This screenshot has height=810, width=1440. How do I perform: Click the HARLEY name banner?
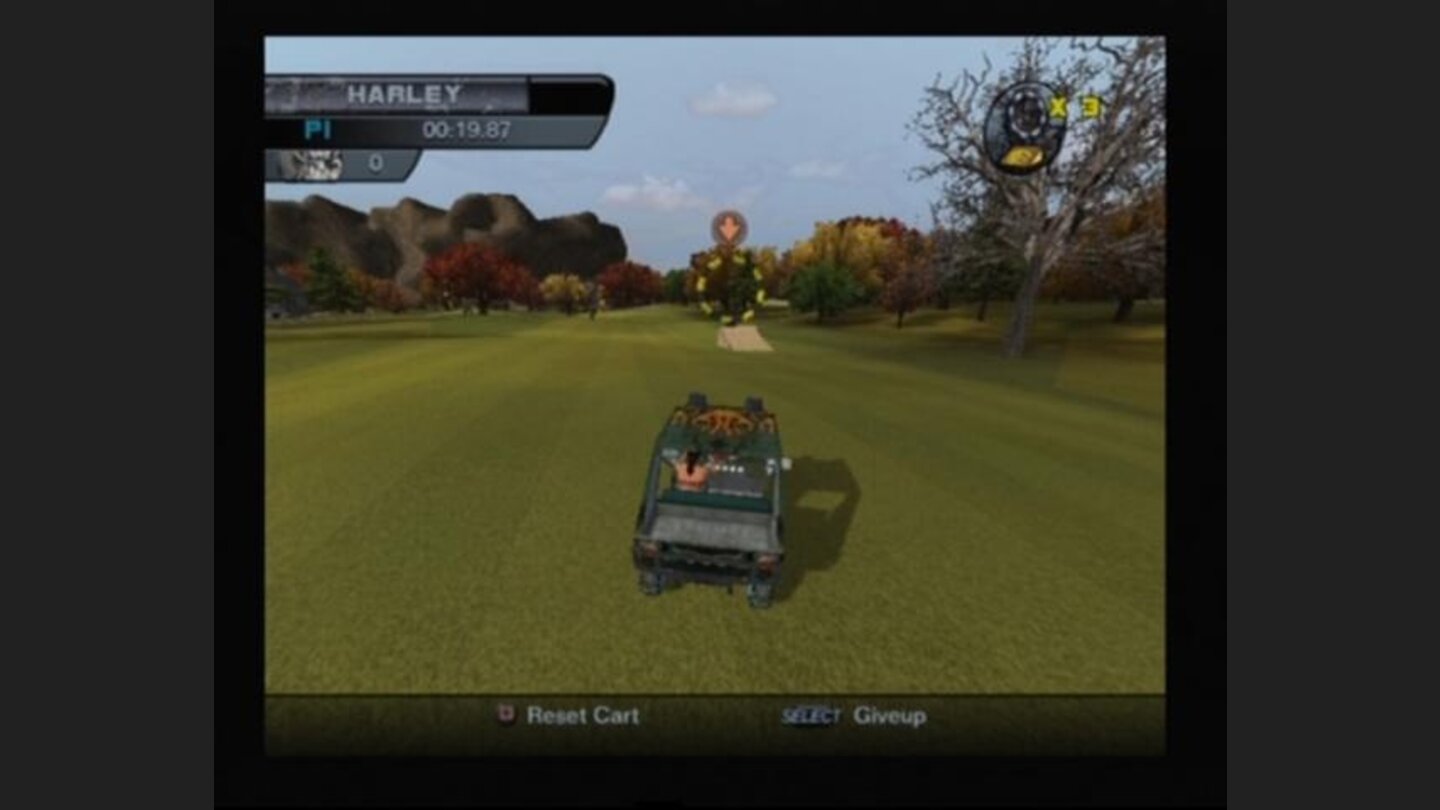pyautogui.click(x=404, y=92)
